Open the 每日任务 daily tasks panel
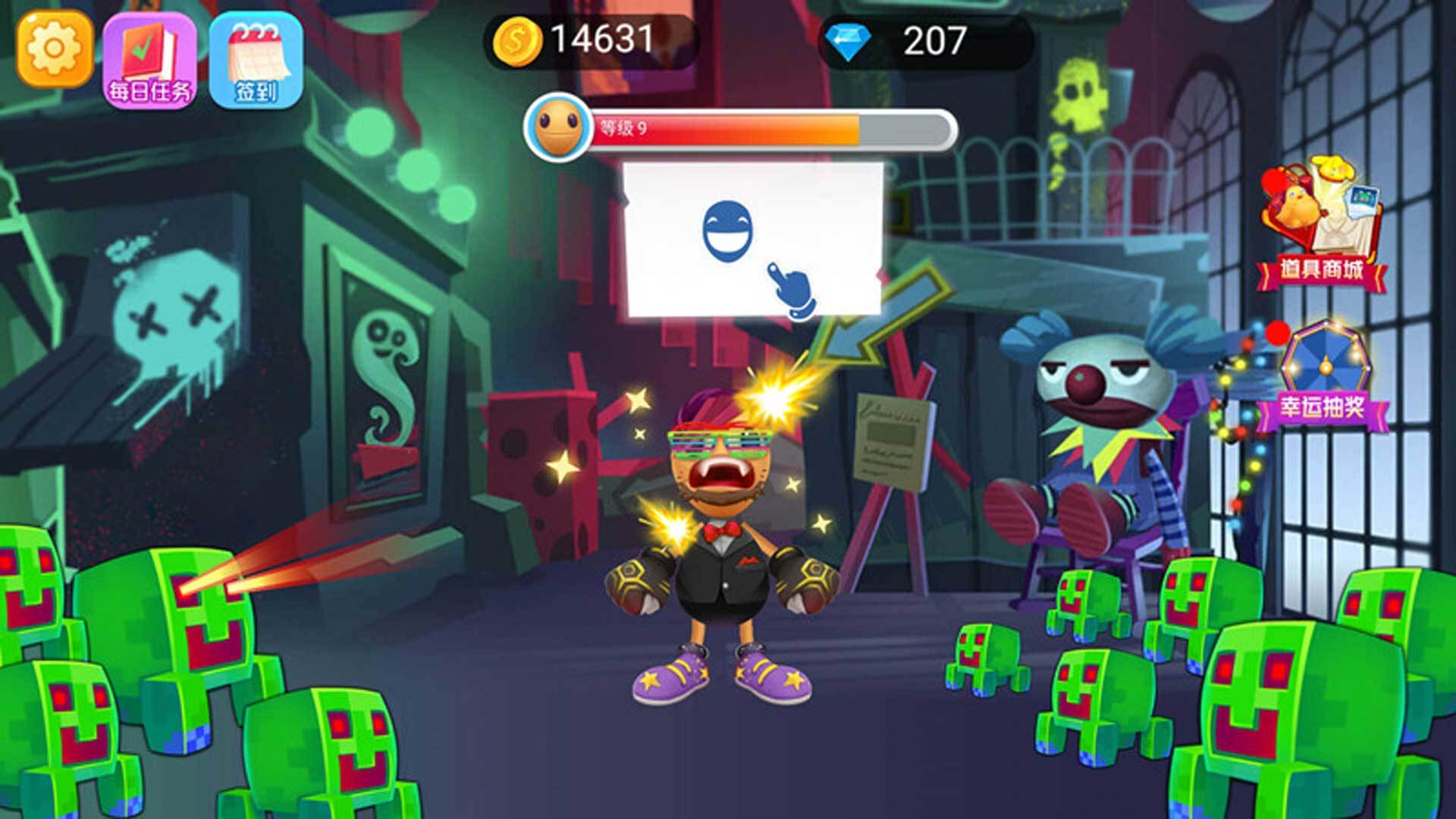The width and height of the screenshot is (1456, 819). point(150,61)
